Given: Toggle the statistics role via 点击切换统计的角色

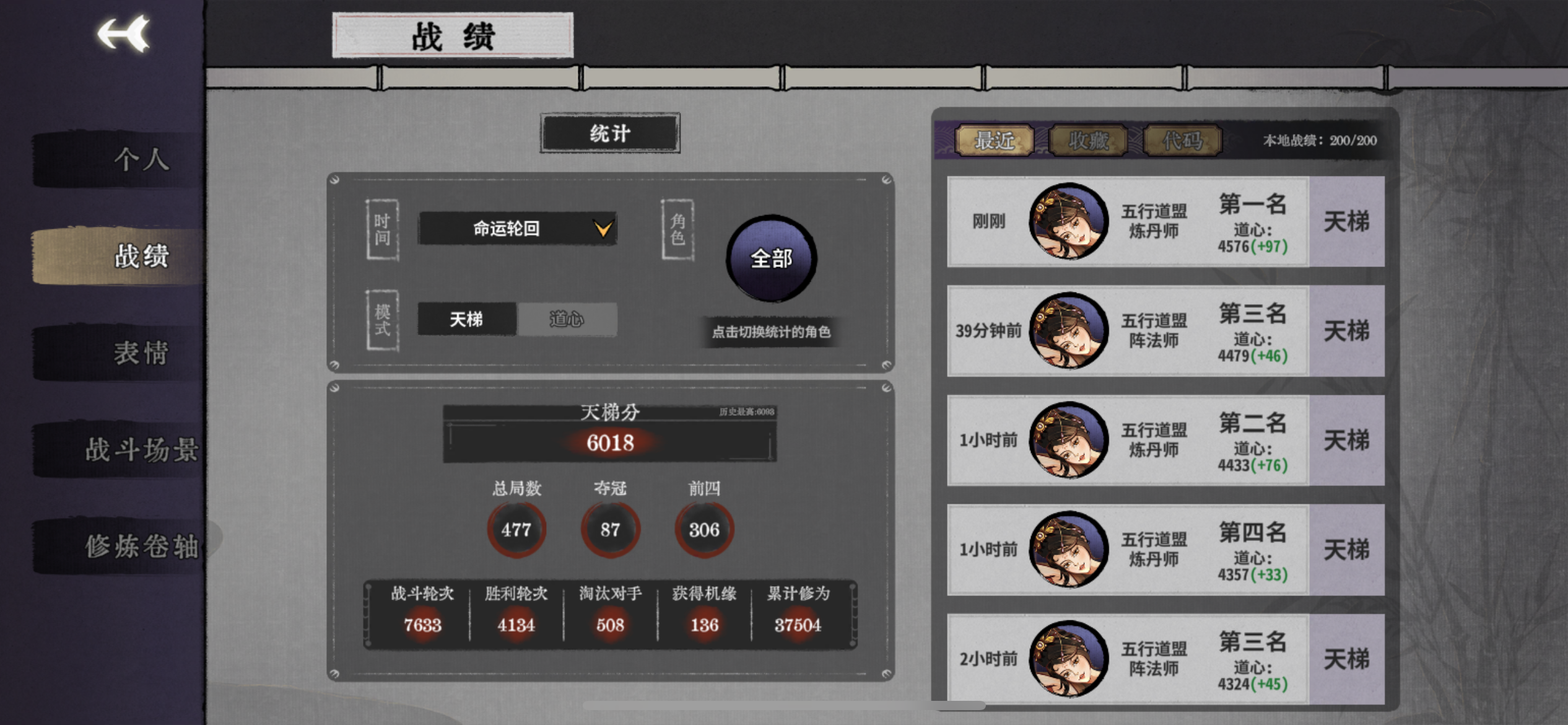Looking at the screenshot, I should pyautogui.click(x=769, y=332).
